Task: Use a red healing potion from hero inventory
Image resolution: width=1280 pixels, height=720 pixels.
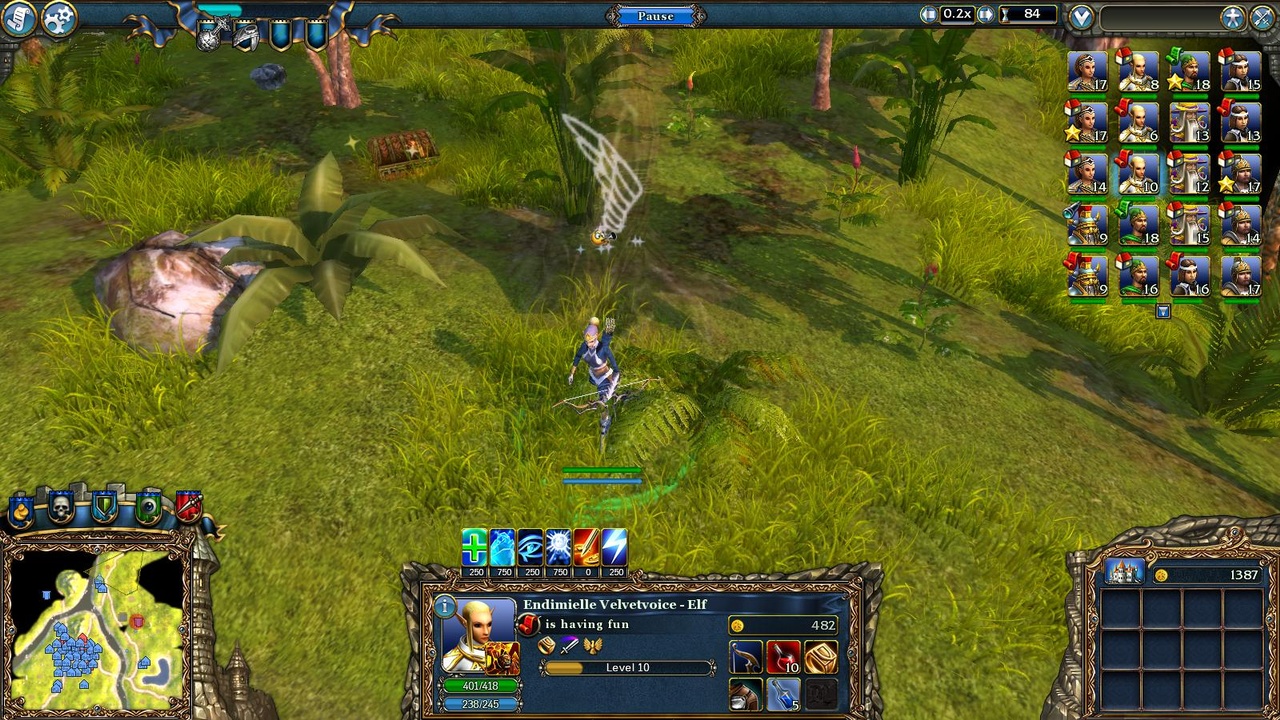Action: click(x=782, y=655)
